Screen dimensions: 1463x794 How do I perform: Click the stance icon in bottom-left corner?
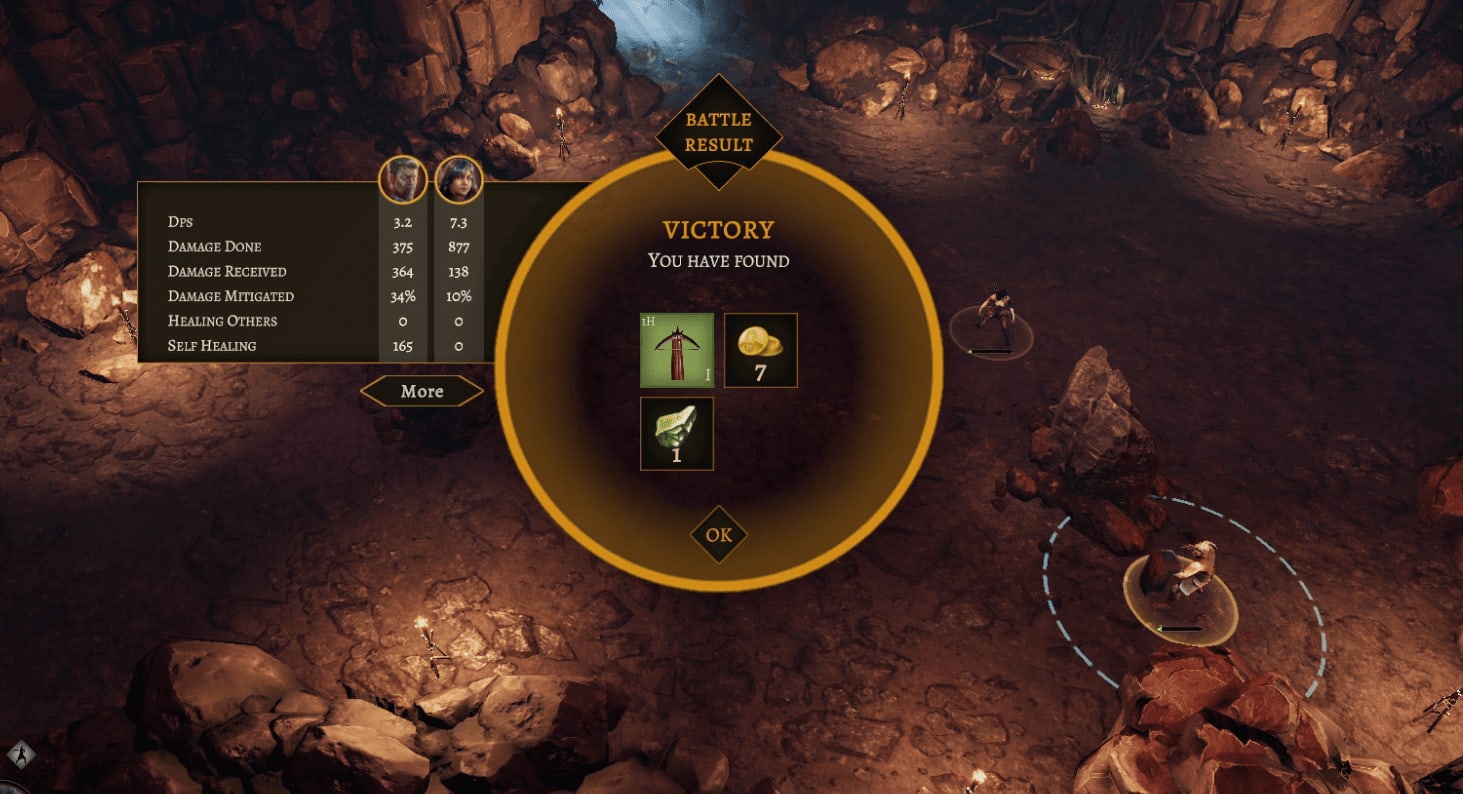point(20,753)
